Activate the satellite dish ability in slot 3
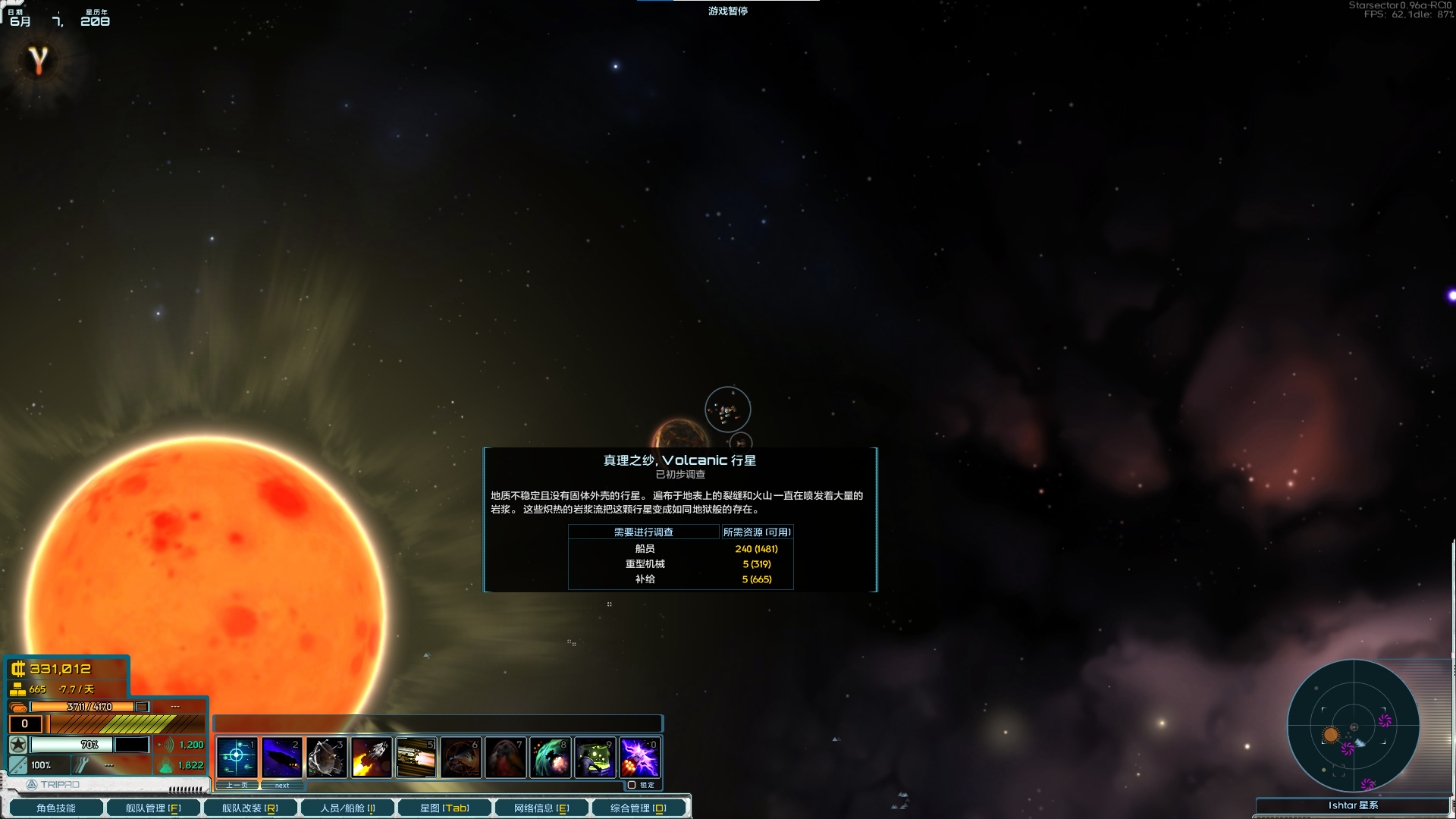The width and height of the screenshot is (1456, 819). [x=326, y=757]
